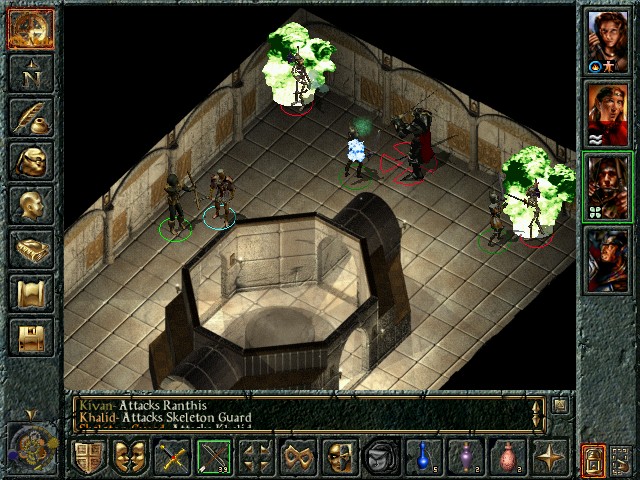Equip the highlighted bow weapon slot

point(214,458)
